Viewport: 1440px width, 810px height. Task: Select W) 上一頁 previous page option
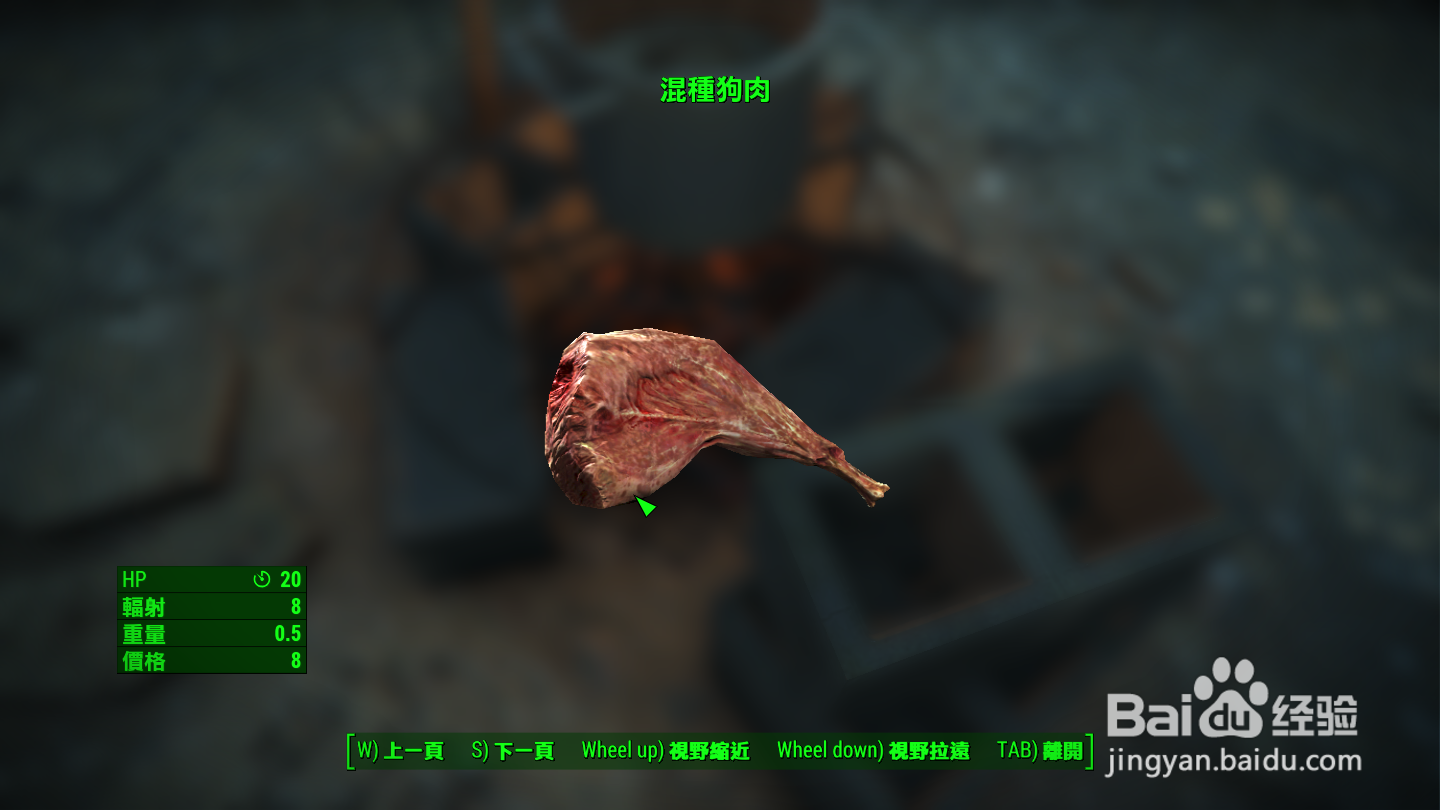401,751
